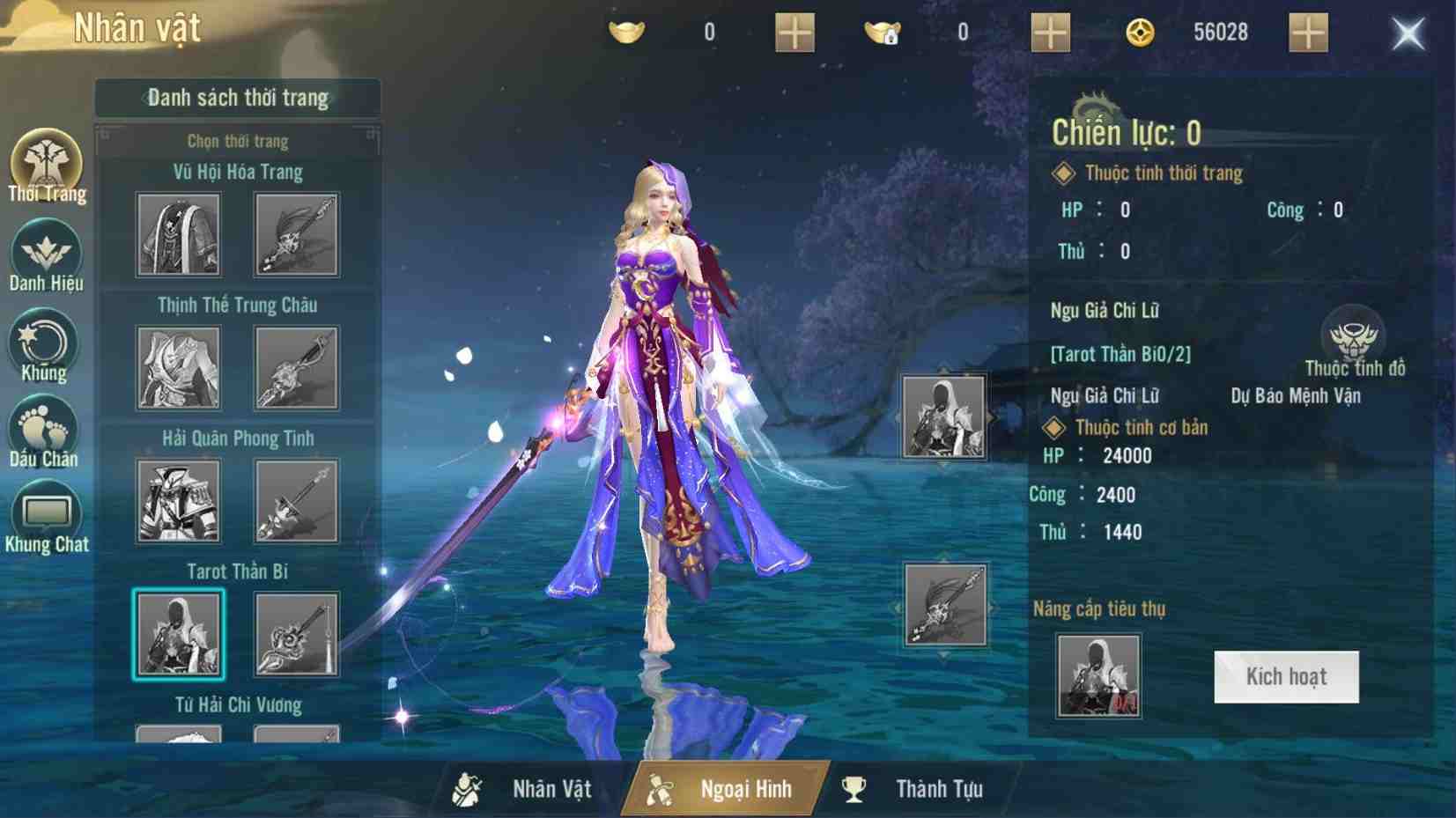1456x818 pixels.
Task: Switch to the Danh Hiệu category
Action: pyautogui.click(x=46, y=256)
